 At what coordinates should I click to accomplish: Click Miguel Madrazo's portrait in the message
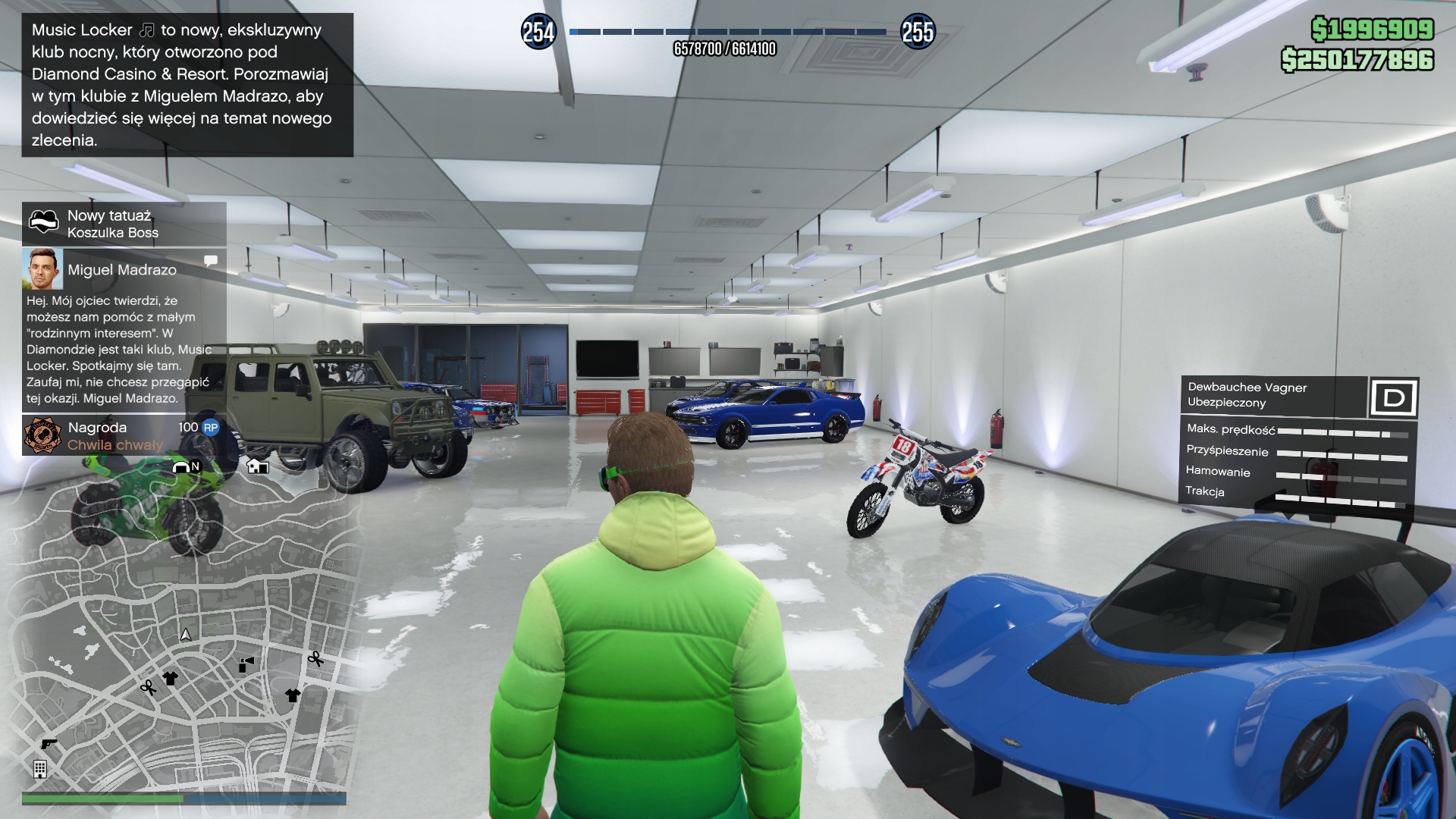42,269
